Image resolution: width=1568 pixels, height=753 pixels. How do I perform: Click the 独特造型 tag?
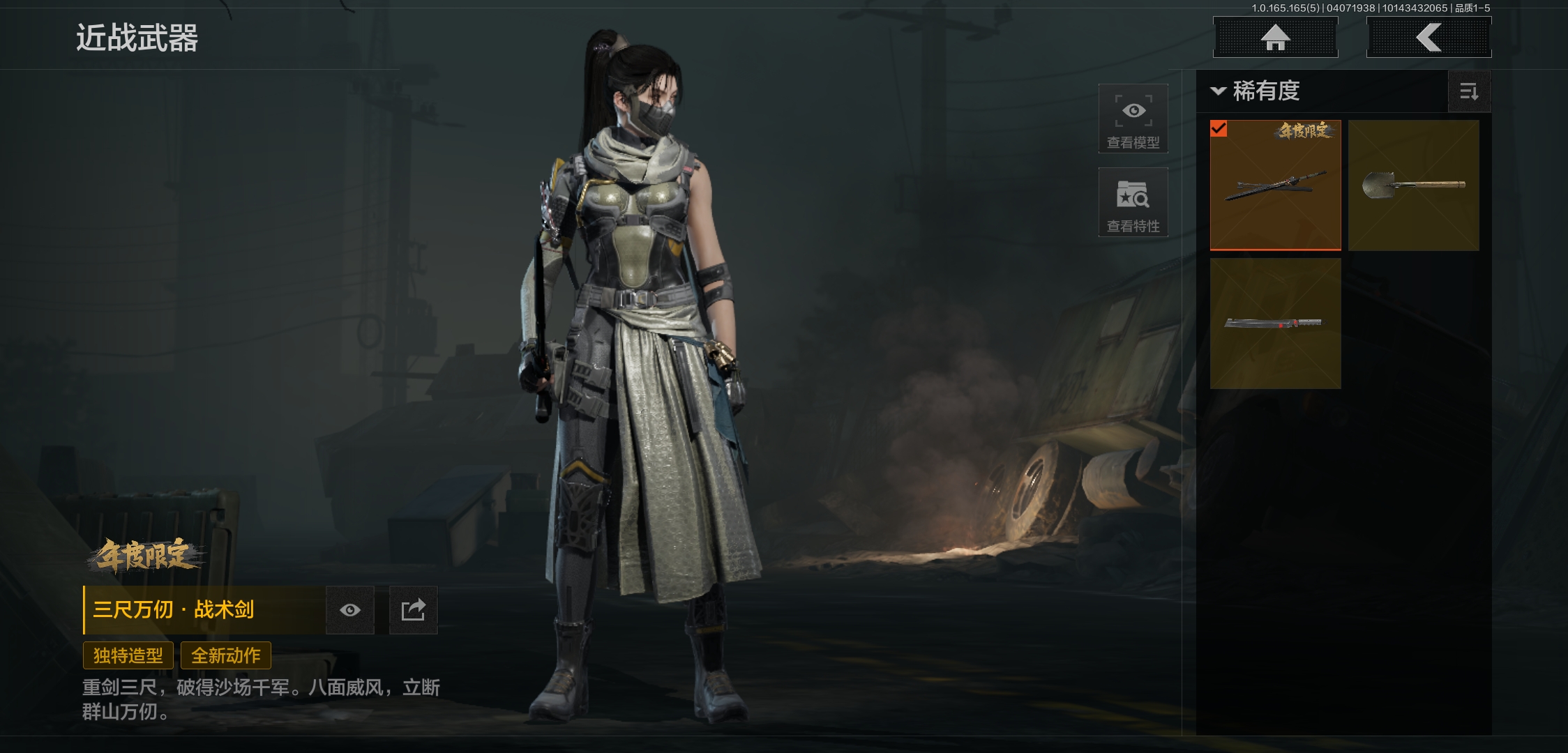[128, 655]
